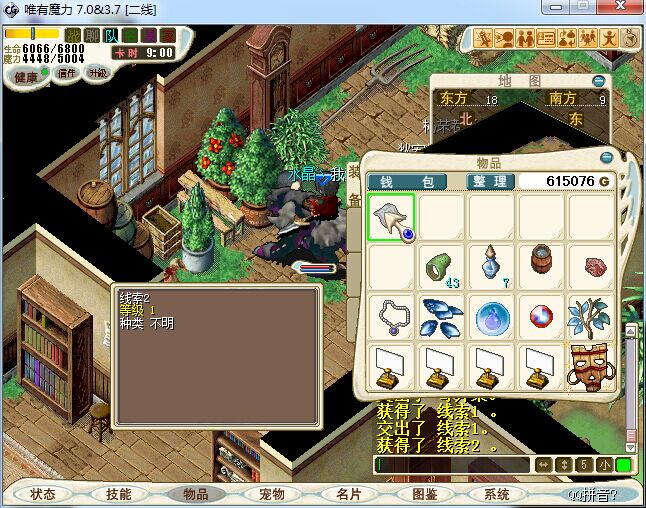
Task: Open the 宠物 pets menu
Action: (x=272, y=494)
